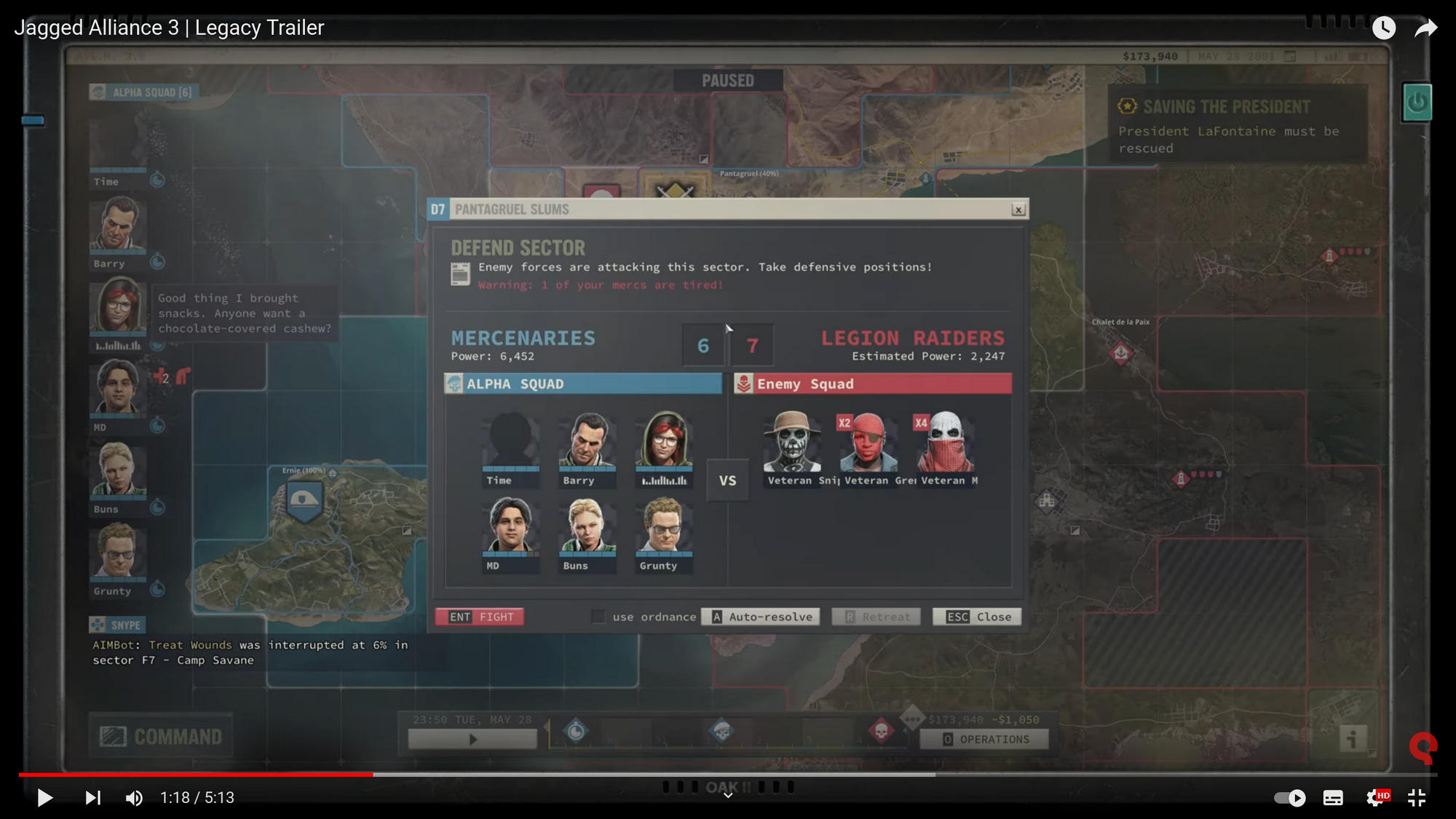This screenshot has width=1456, height=819.
Task: Click the green power button at the top right
Action: [x=1417, y=102]
